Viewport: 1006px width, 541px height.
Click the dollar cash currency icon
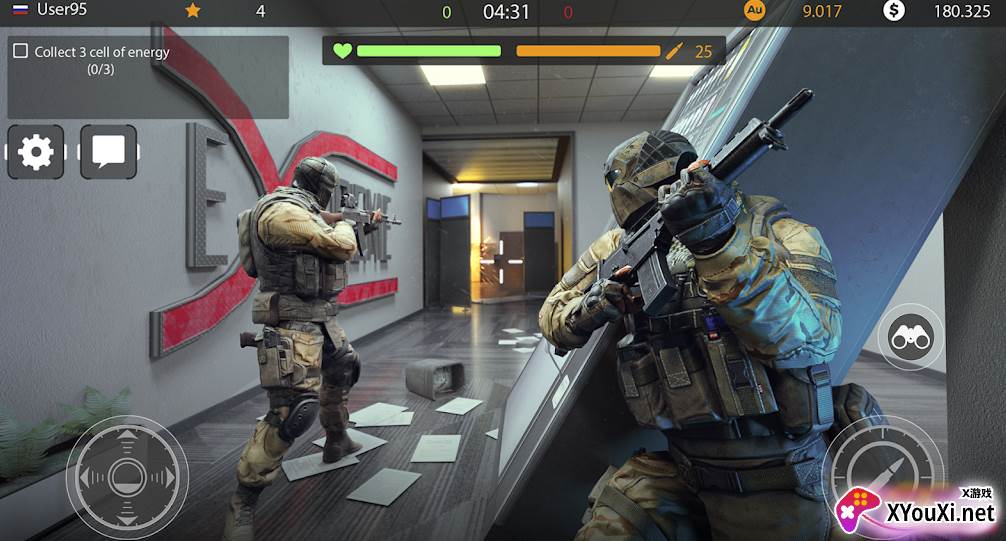(x=894, y=11)
